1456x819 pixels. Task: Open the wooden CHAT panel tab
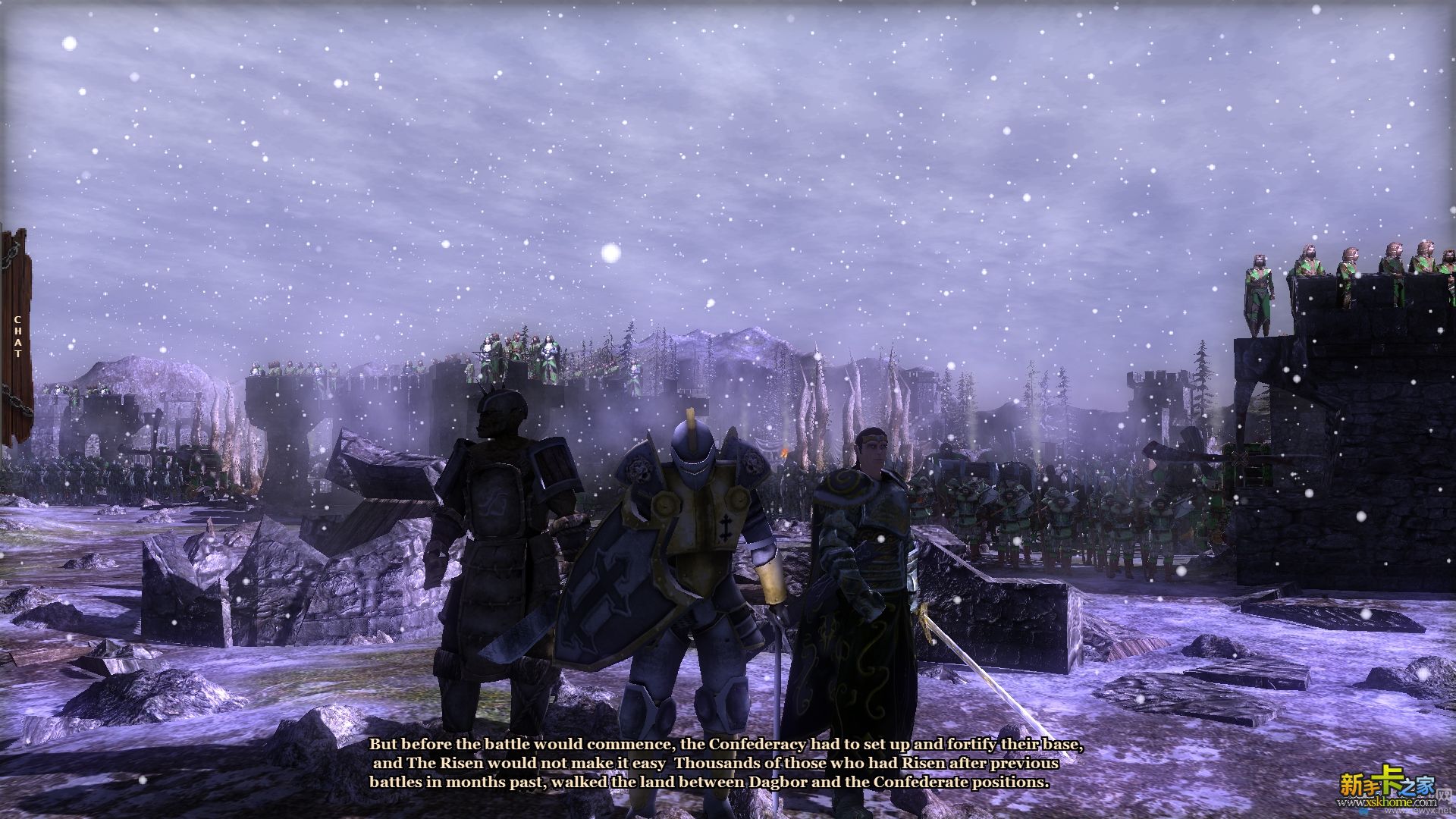17,337
